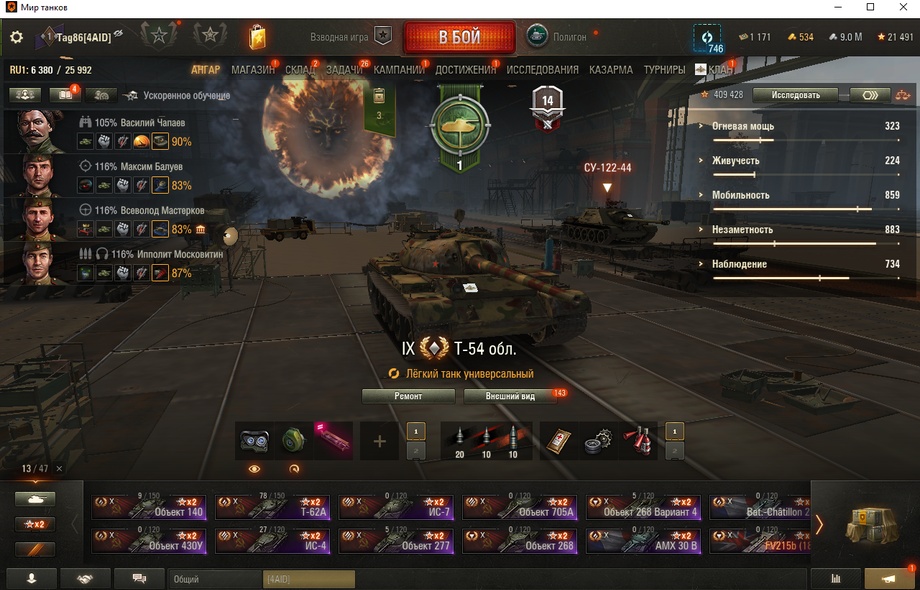Screen dimensions: 920x590
Task: Open the Внешний вид customization
Action: click(x=510, y=396)
